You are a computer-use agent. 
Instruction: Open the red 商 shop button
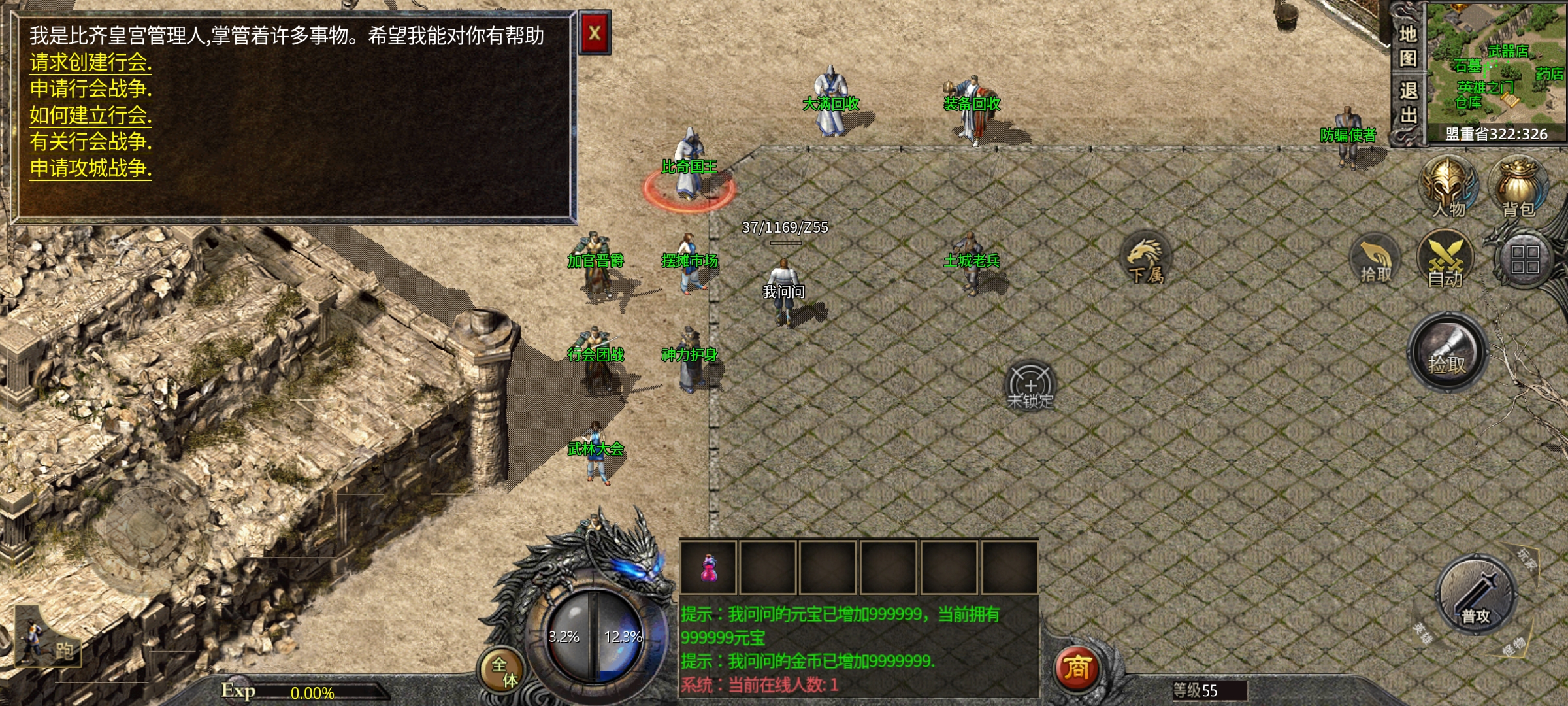1077,668
